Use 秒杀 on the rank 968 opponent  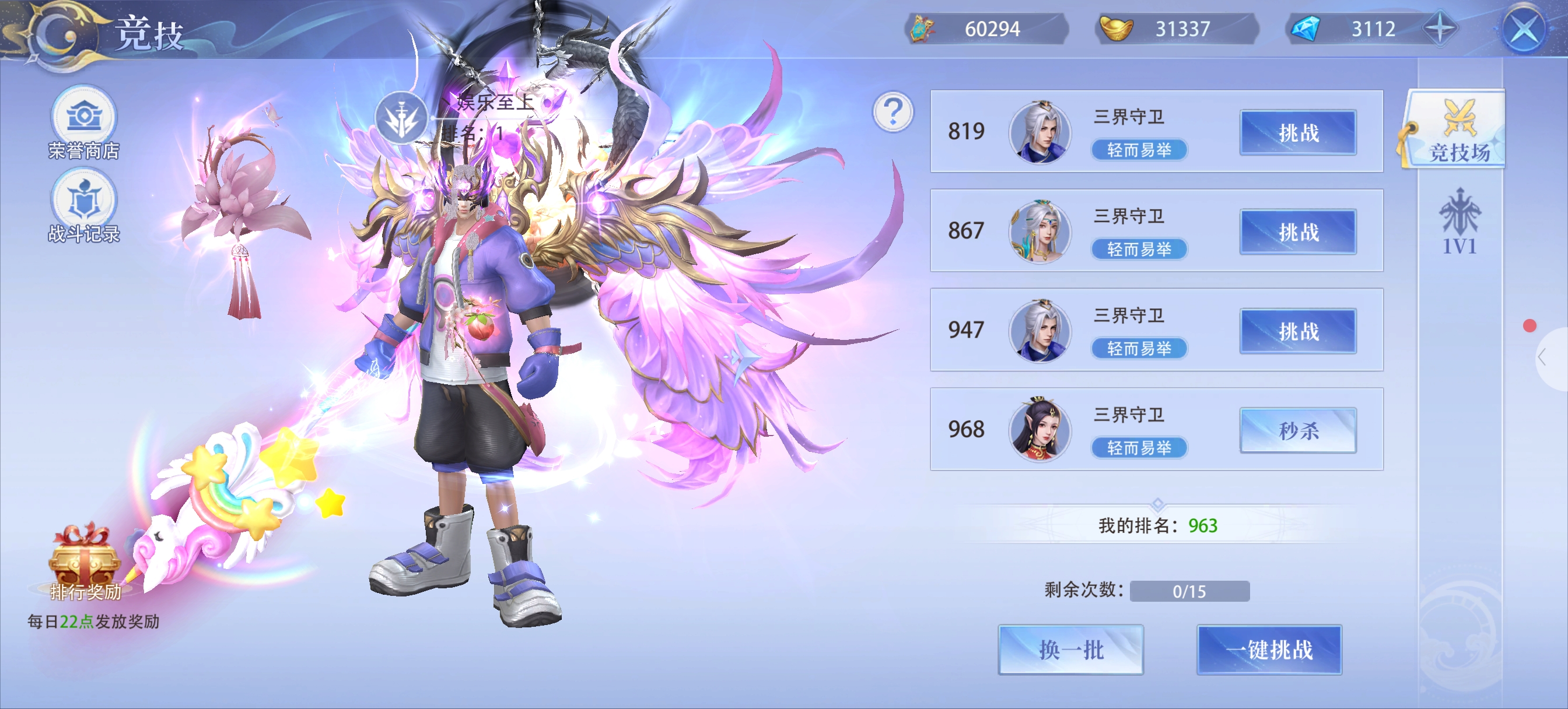click(1298, 430)
